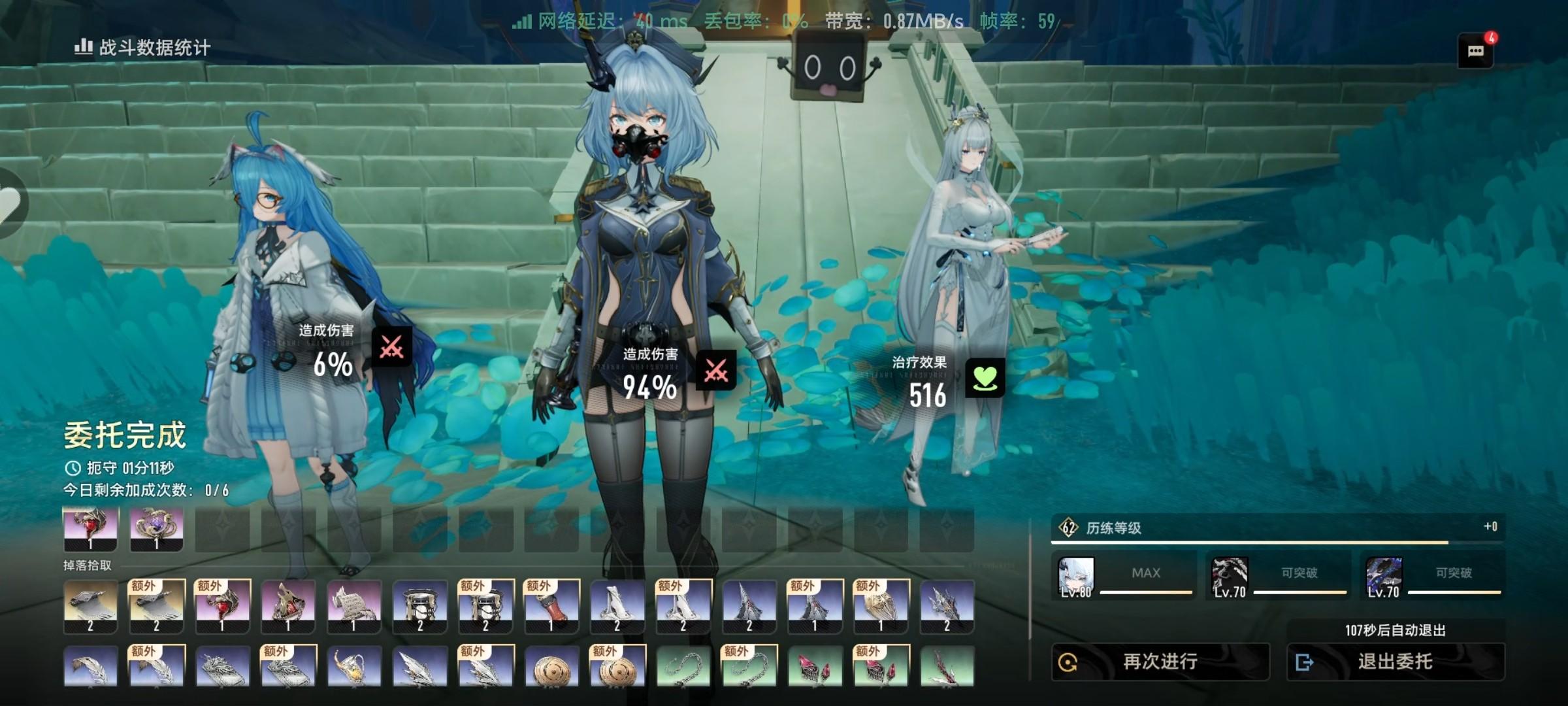
Task: Click 退出委托 to exit the commission
Action: click(1396, 662)
